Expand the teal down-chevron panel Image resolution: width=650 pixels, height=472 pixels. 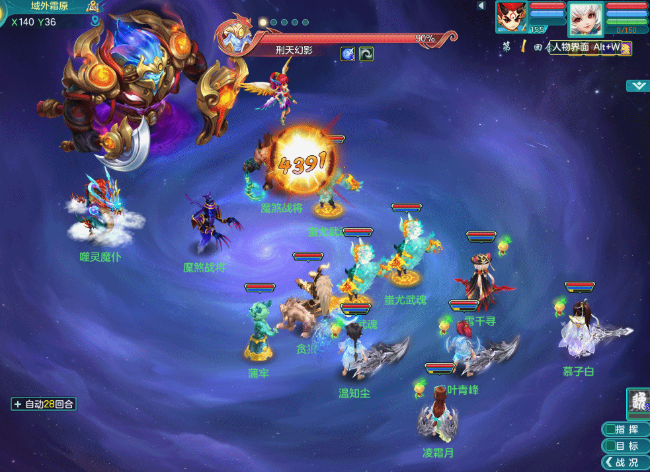637,86
